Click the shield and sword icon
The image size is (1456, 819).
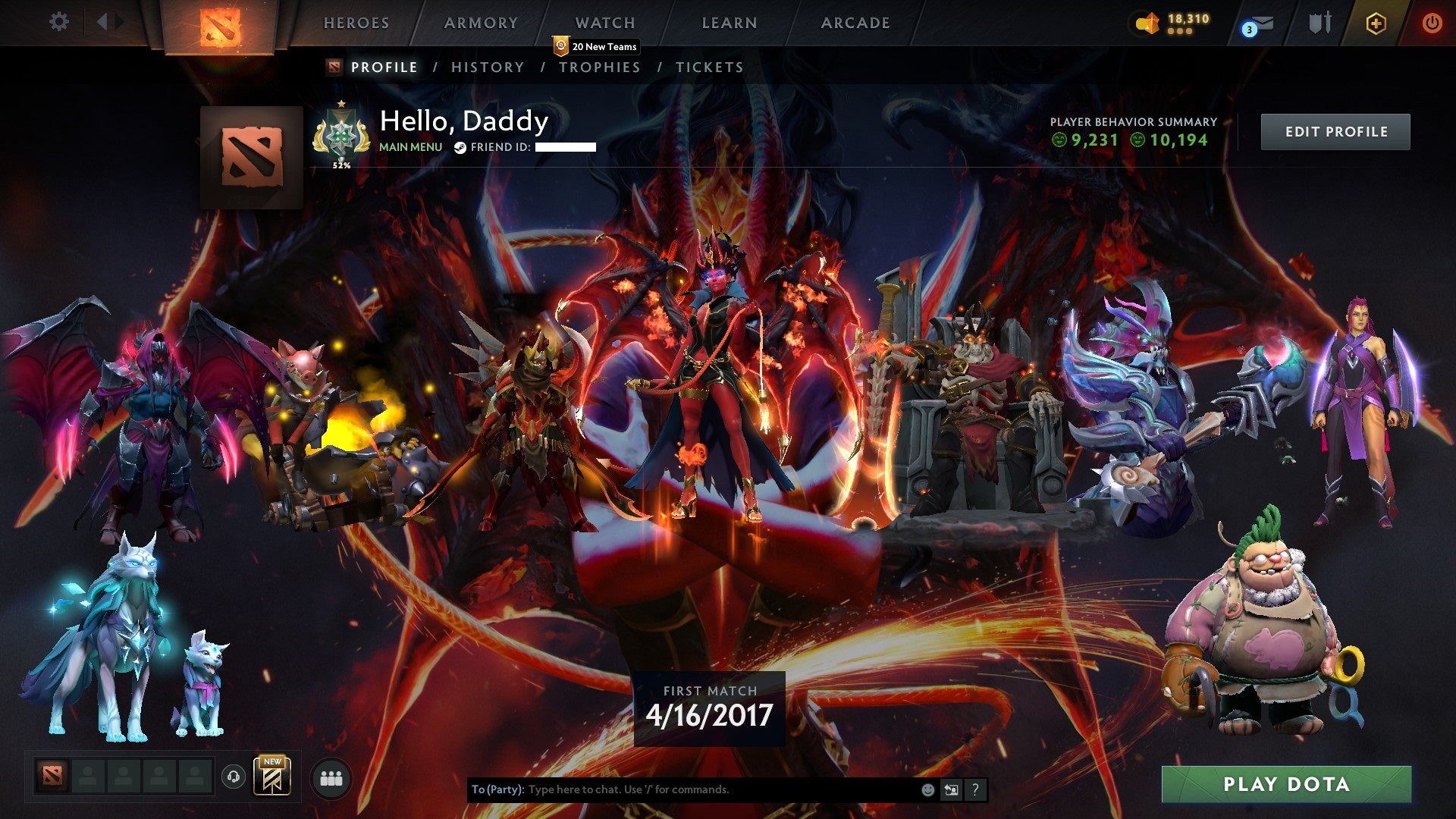click(1321, 23)
